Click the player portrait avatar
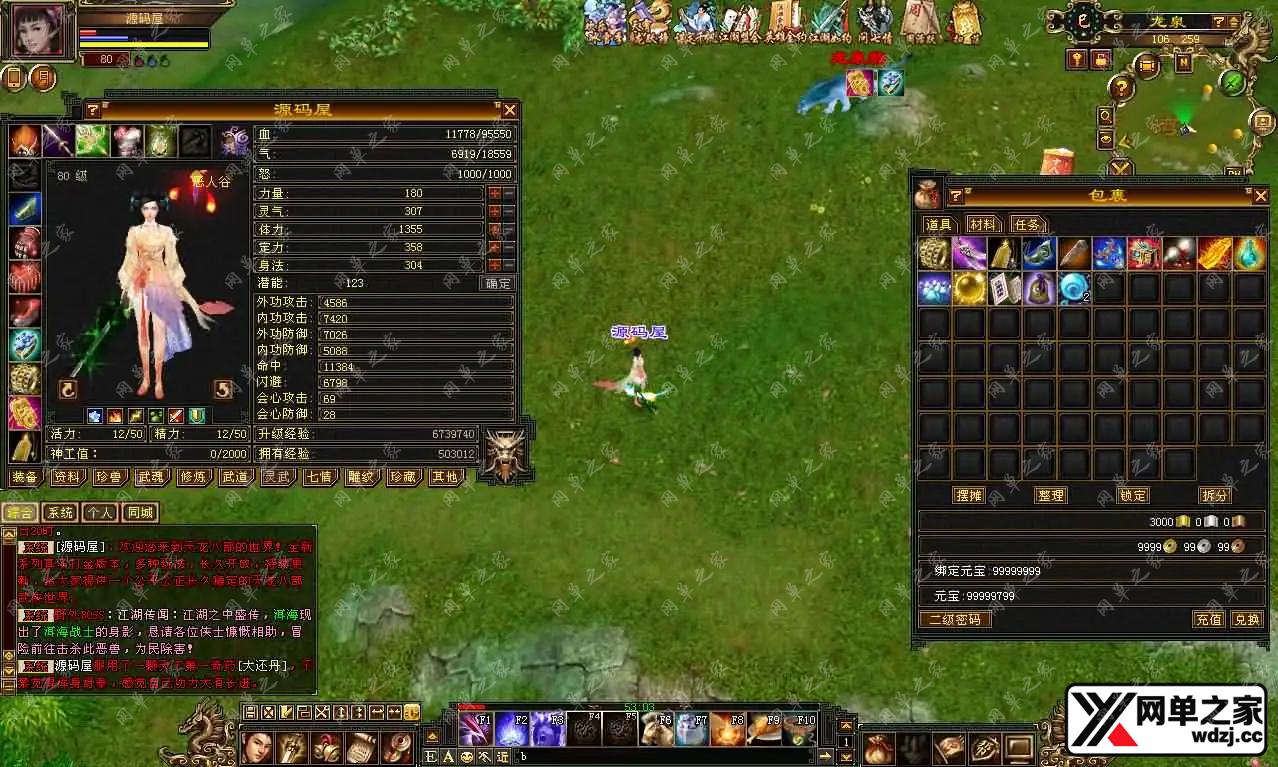This screenshot has height=767, width=1278. 40,32
